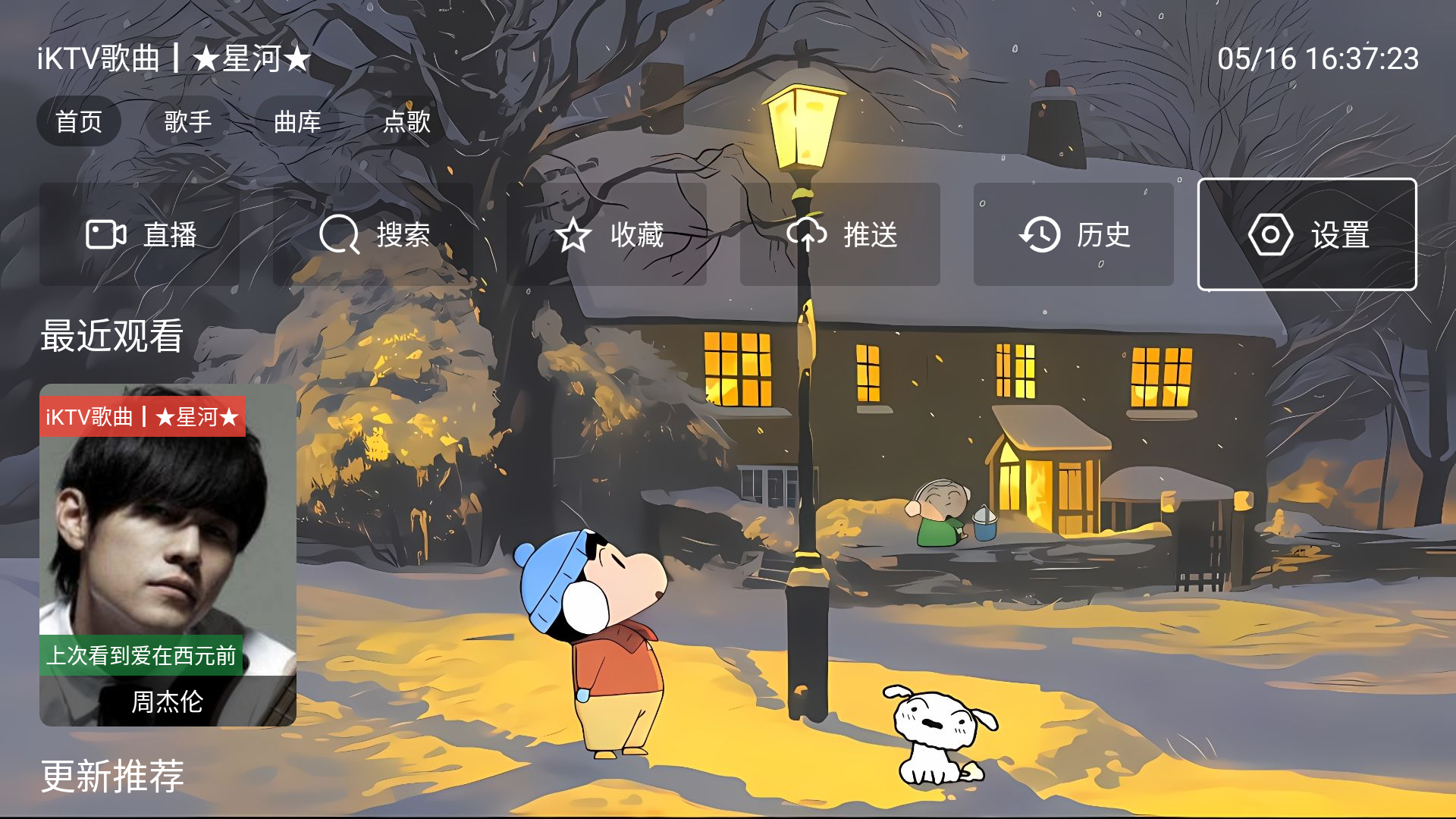View the 历史 history
Screen dimensions: 1456x819
(1073, 234)
